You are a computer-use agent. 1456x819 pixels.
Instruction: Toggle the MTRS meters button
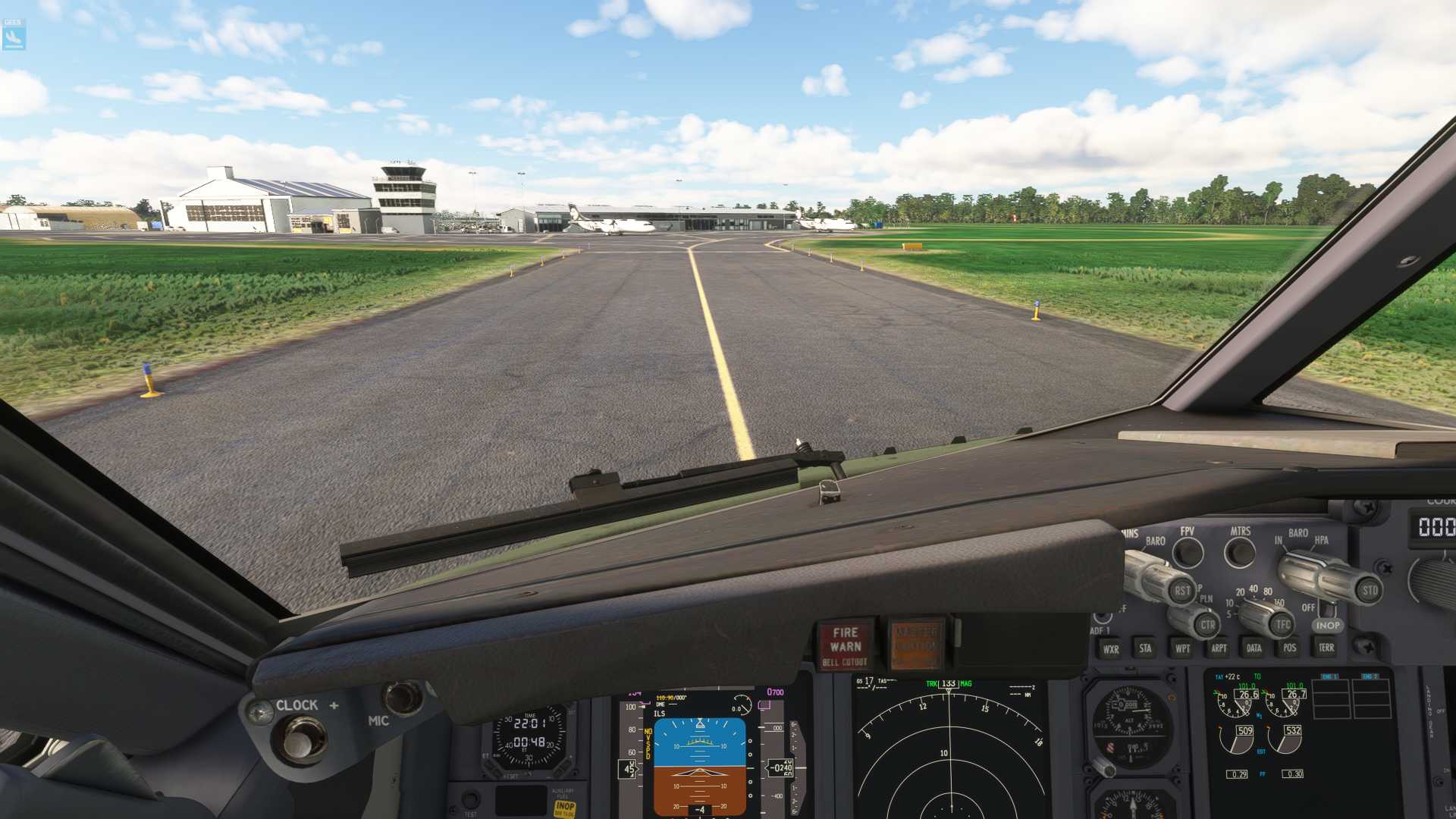[x=1240, y=551]
